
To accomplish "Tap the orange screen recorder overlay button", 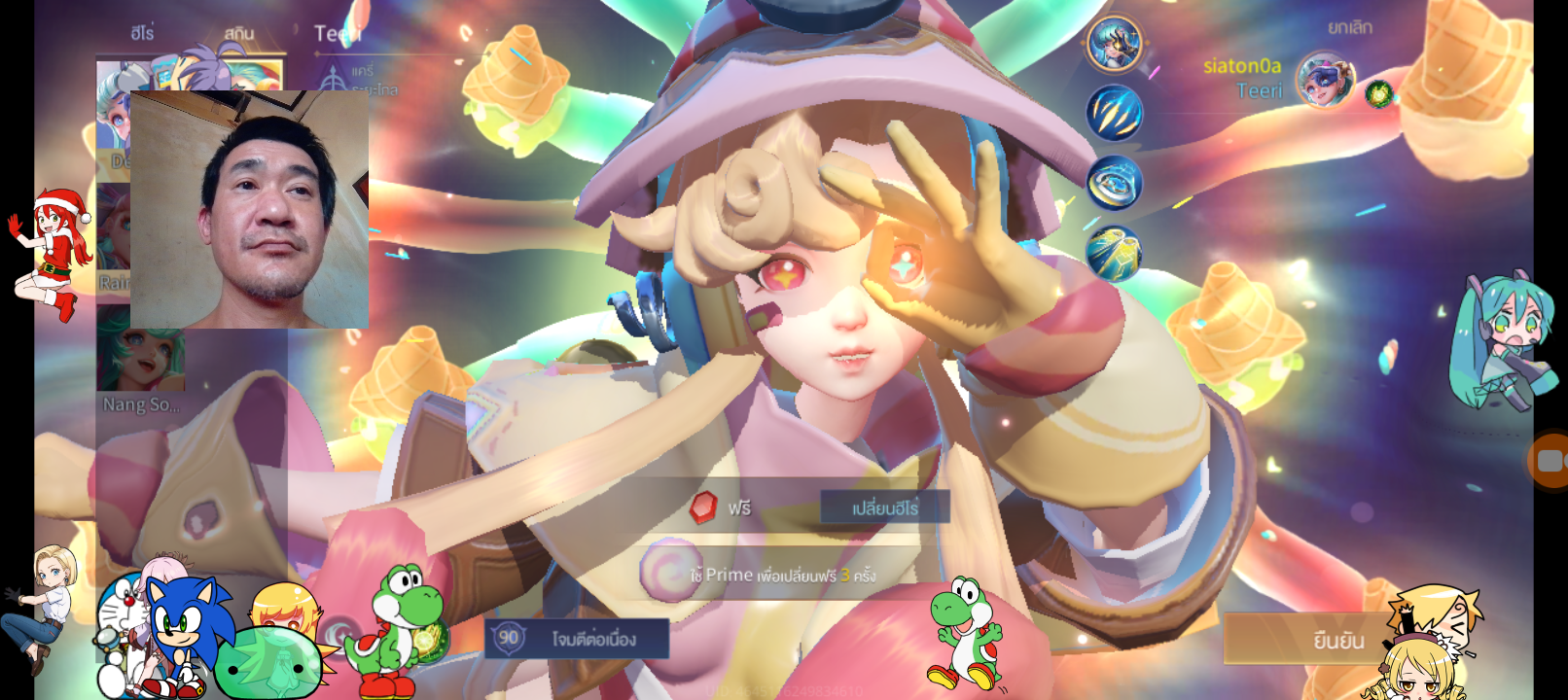I will pyautogui.click(x=1550, y=460).
